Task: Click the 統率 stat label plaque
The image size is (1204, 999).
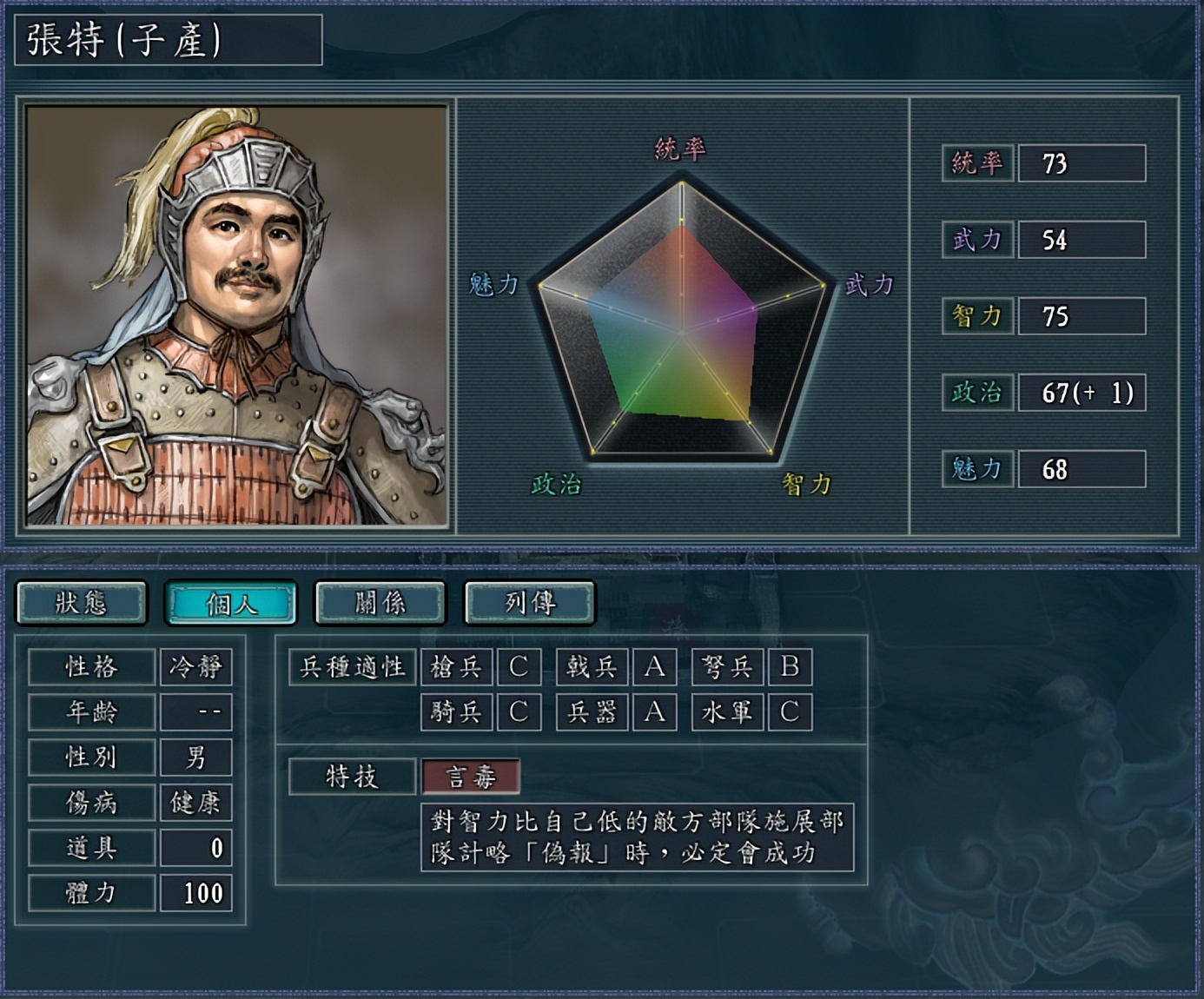Action: coord(976,162)
